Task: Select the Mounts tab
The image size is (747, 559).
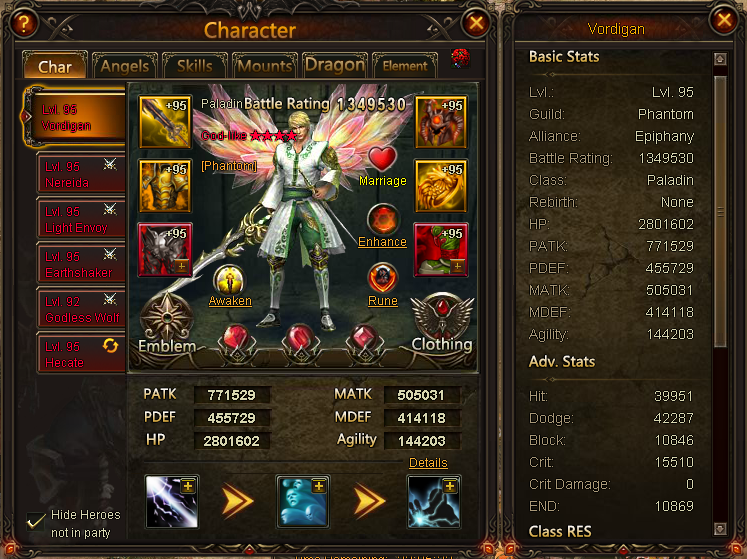Action: pyautogui.click(x=264, y=66)
